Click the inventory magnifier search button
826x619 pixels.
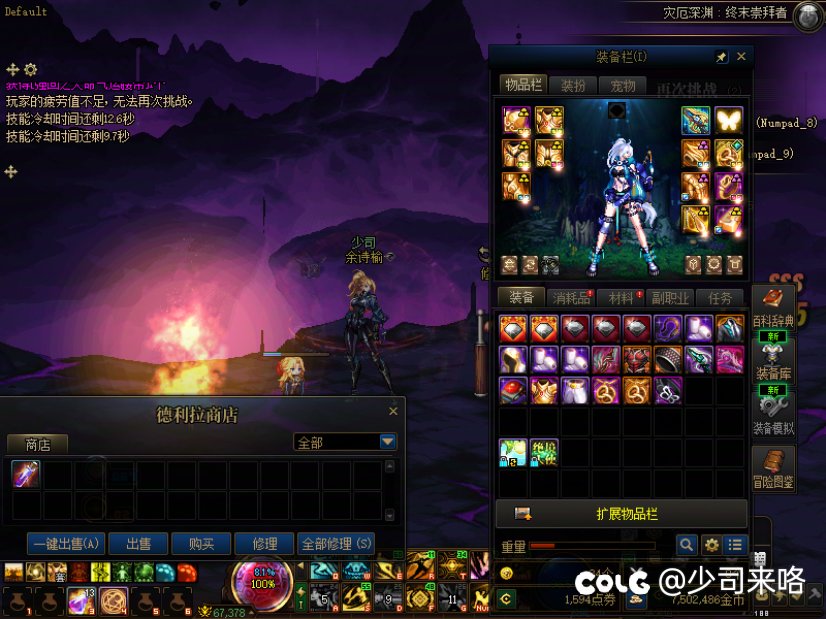point(686,545)
